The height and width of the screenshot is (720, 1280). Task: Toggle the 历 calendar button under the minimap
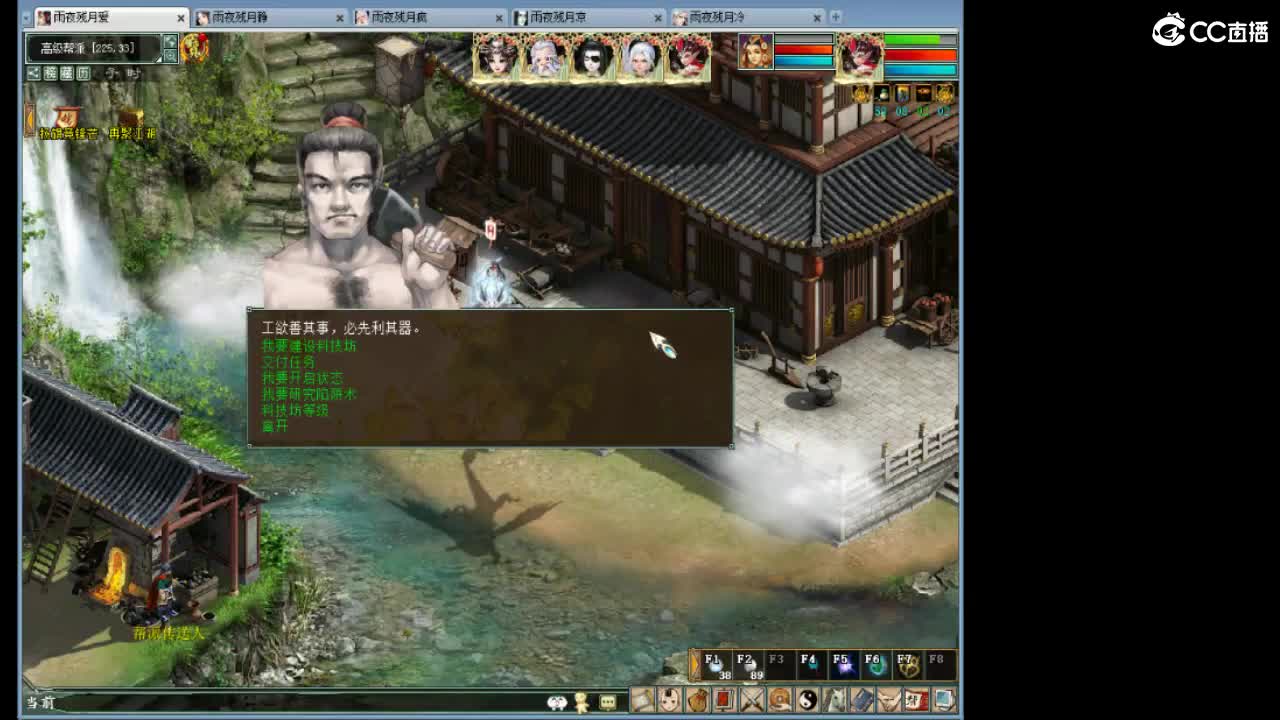pos(83,72)
